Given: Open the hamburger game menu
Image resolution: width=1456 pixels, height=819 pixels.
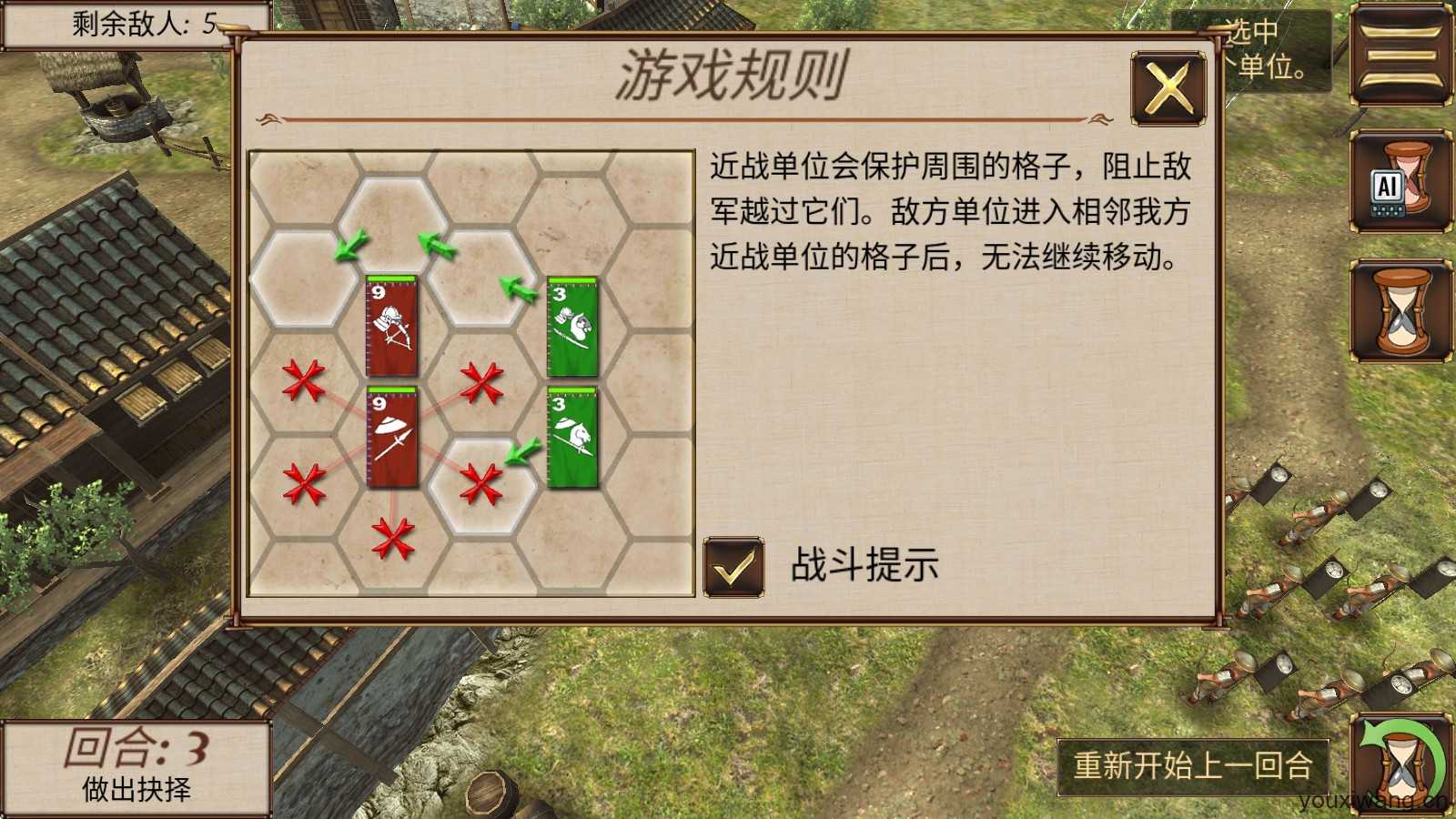Looking at the screenshot, I should tap(1401, 55).
